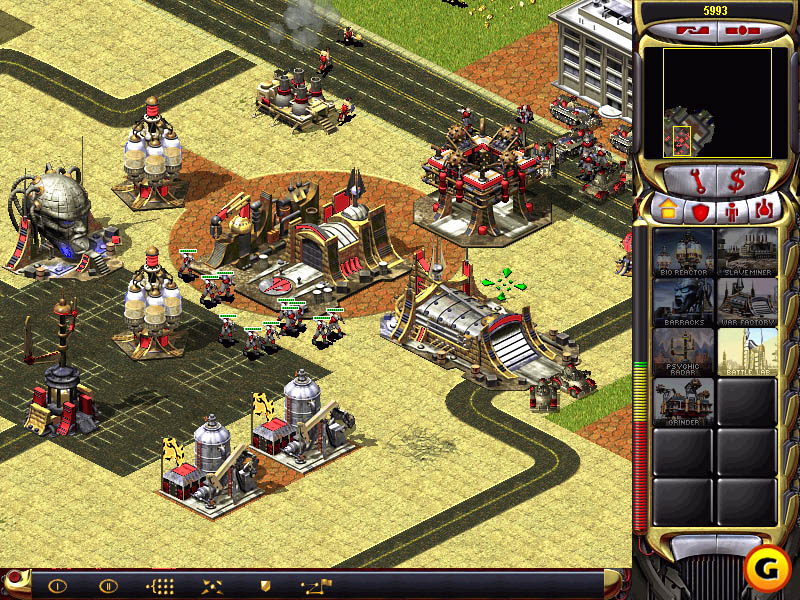The width and height of the screenshot is (800, 600).
Task: Use the type select dot-grid button
Action: pyautogui.click(x=160, y=585)
